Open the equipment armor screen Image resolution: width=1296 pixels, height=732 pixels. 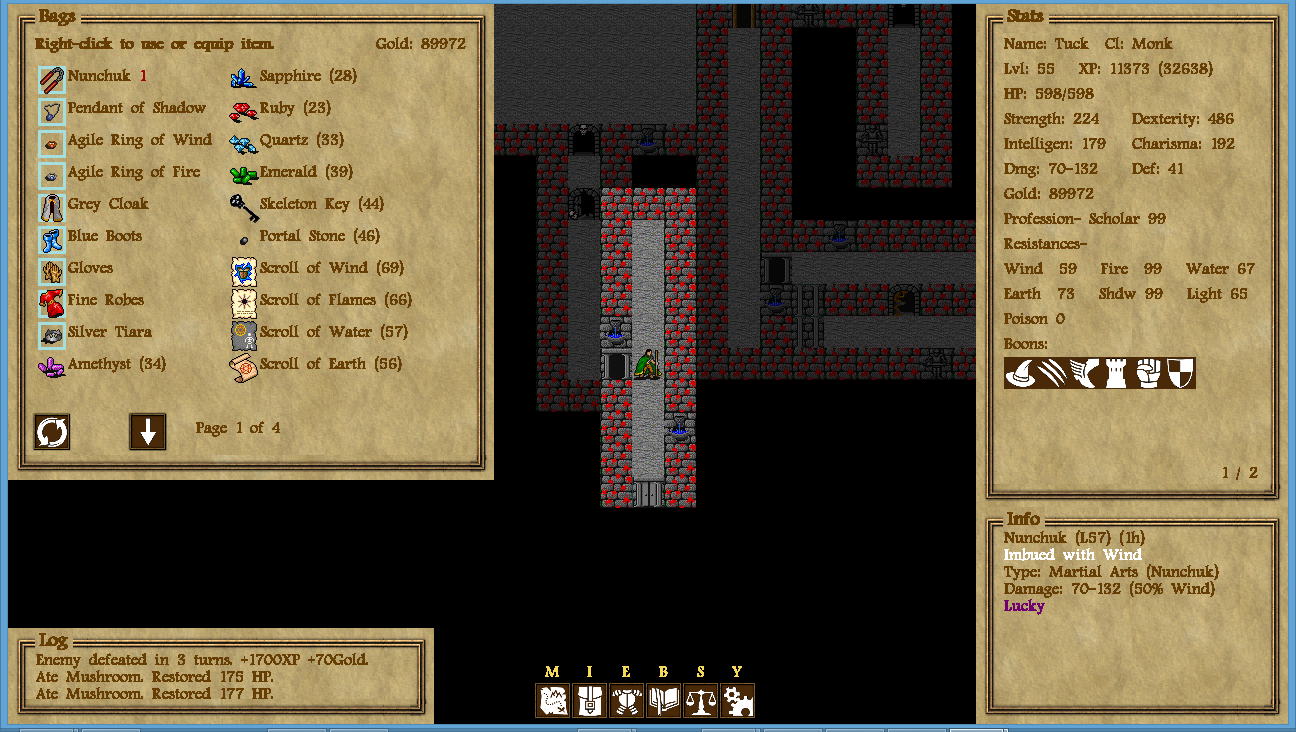tap(627, 700)
